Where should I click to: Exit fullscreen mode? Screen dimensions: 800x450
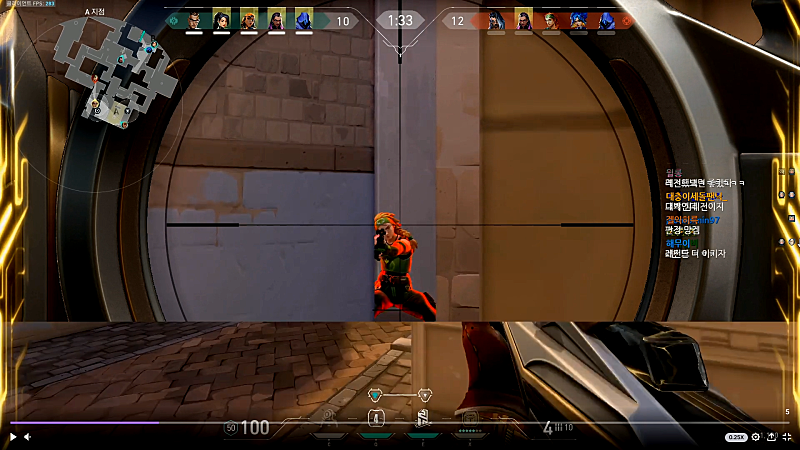click(x=787, y=437)
